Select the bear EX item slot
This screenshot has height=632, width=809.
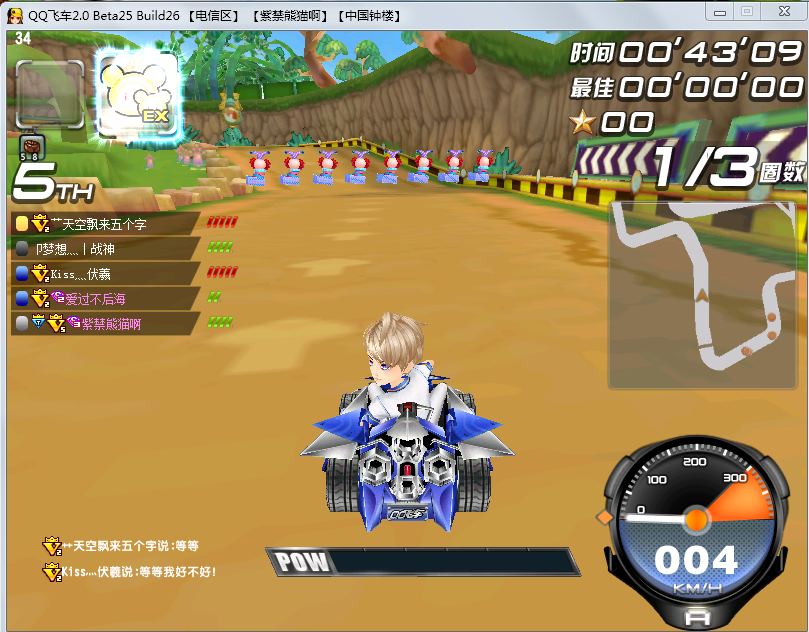click(x=138, y=95)
